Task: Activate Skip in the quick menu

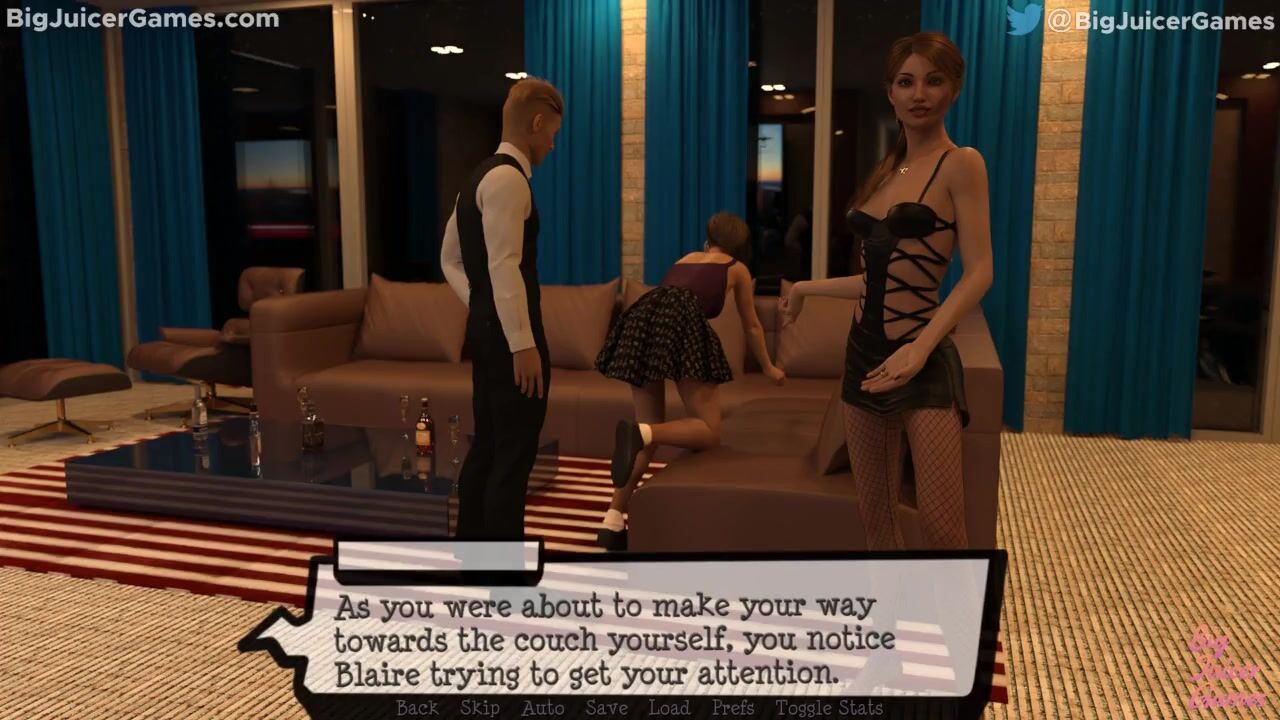Action: tap(480, 708)
